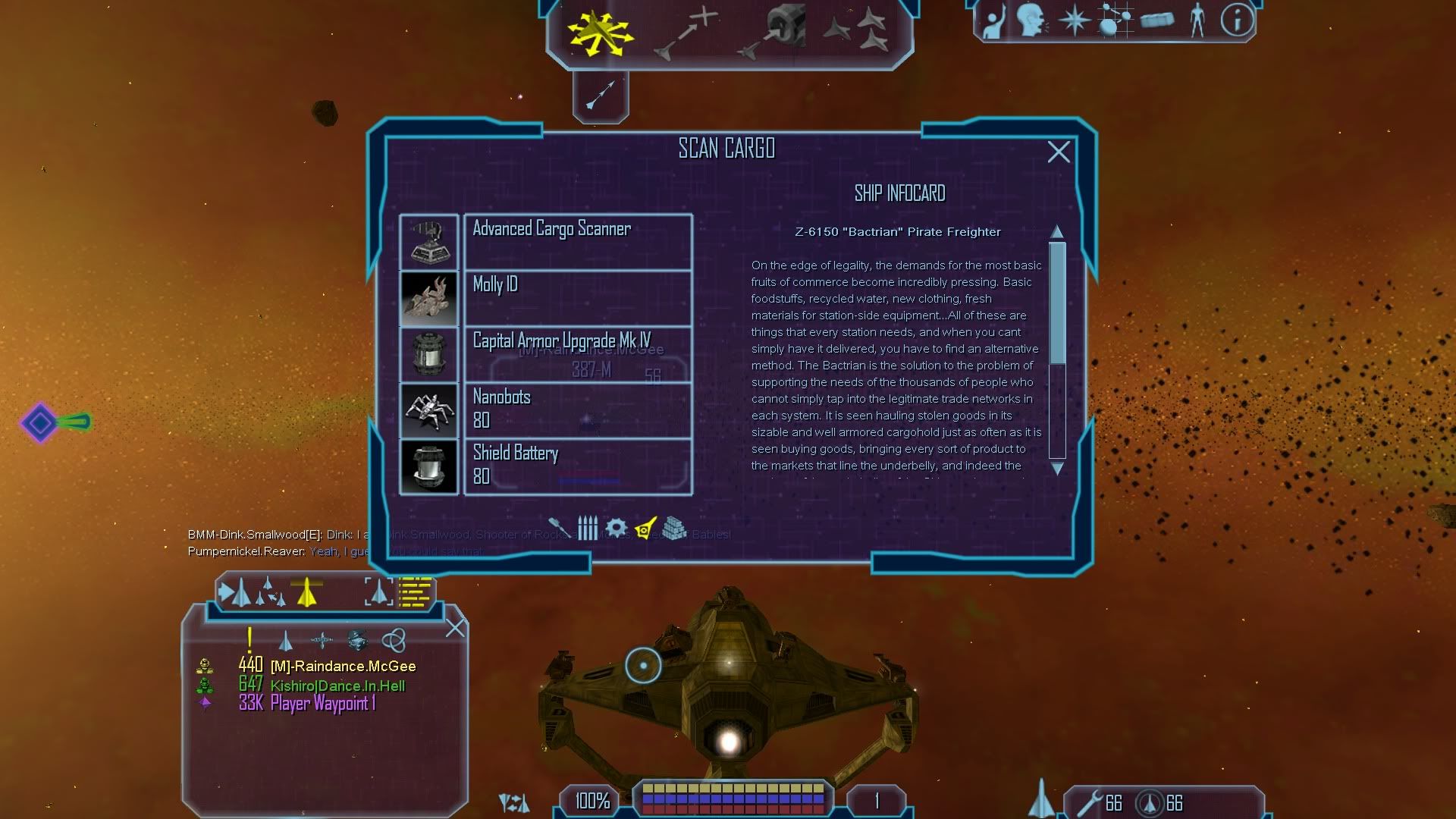
Task: Target [M]-Raindance.McGee in contact list
Action: coord(343,667)
